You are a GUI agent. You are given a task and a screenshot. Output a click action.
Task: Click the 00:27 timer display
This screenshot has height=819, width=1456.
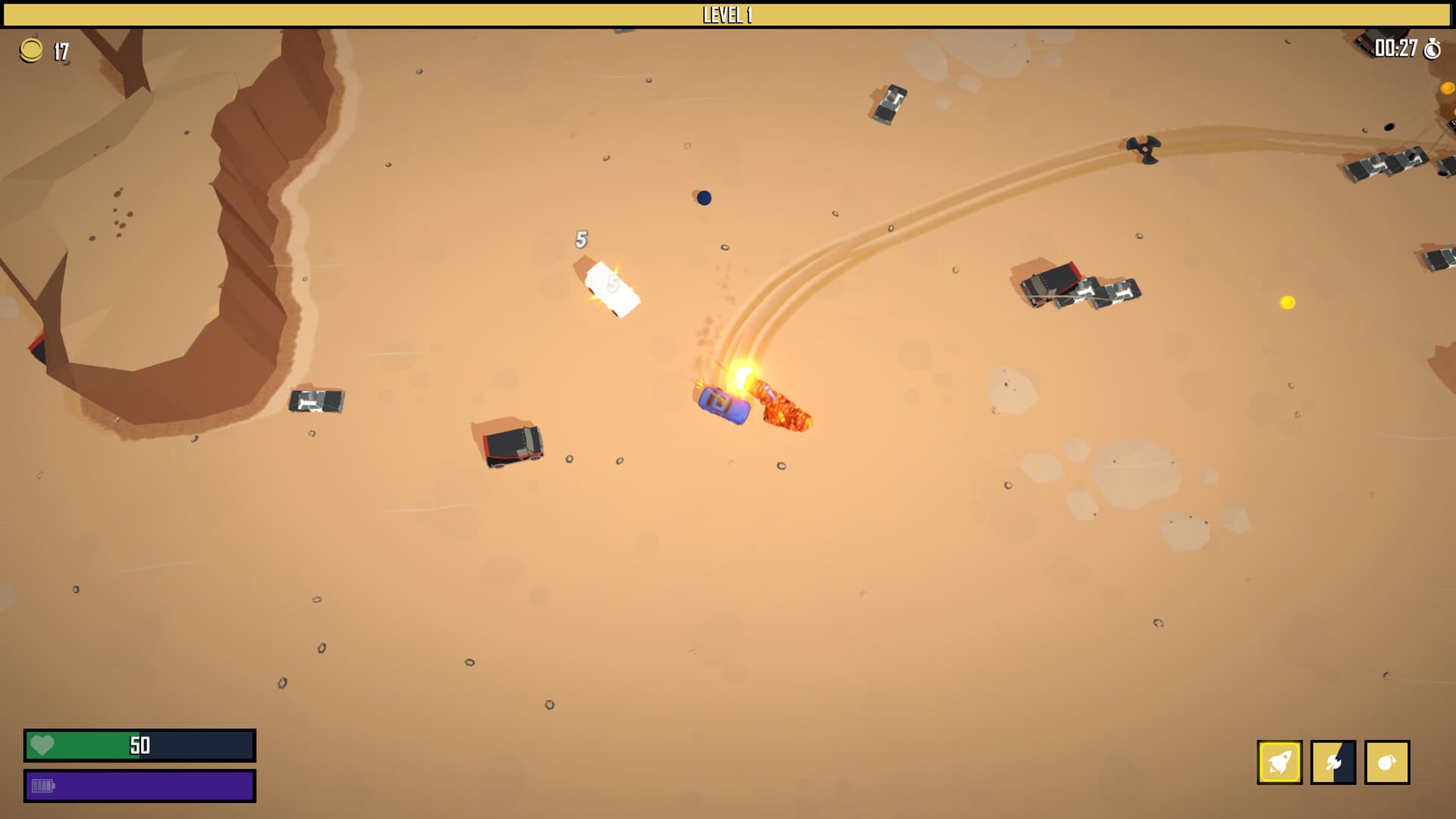1394,51
